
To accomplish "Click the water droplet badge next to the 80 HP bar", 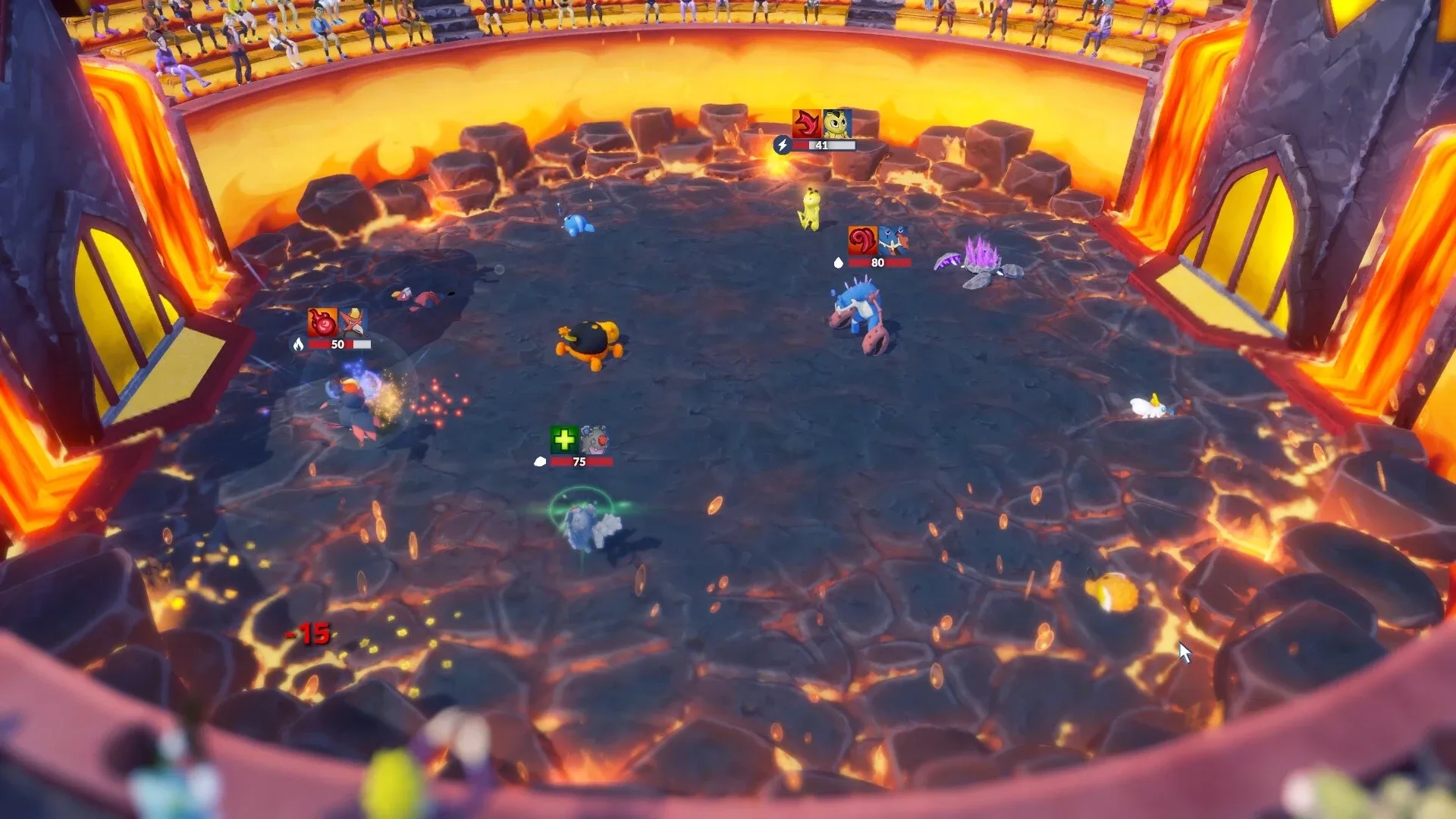I will (839, 263).
